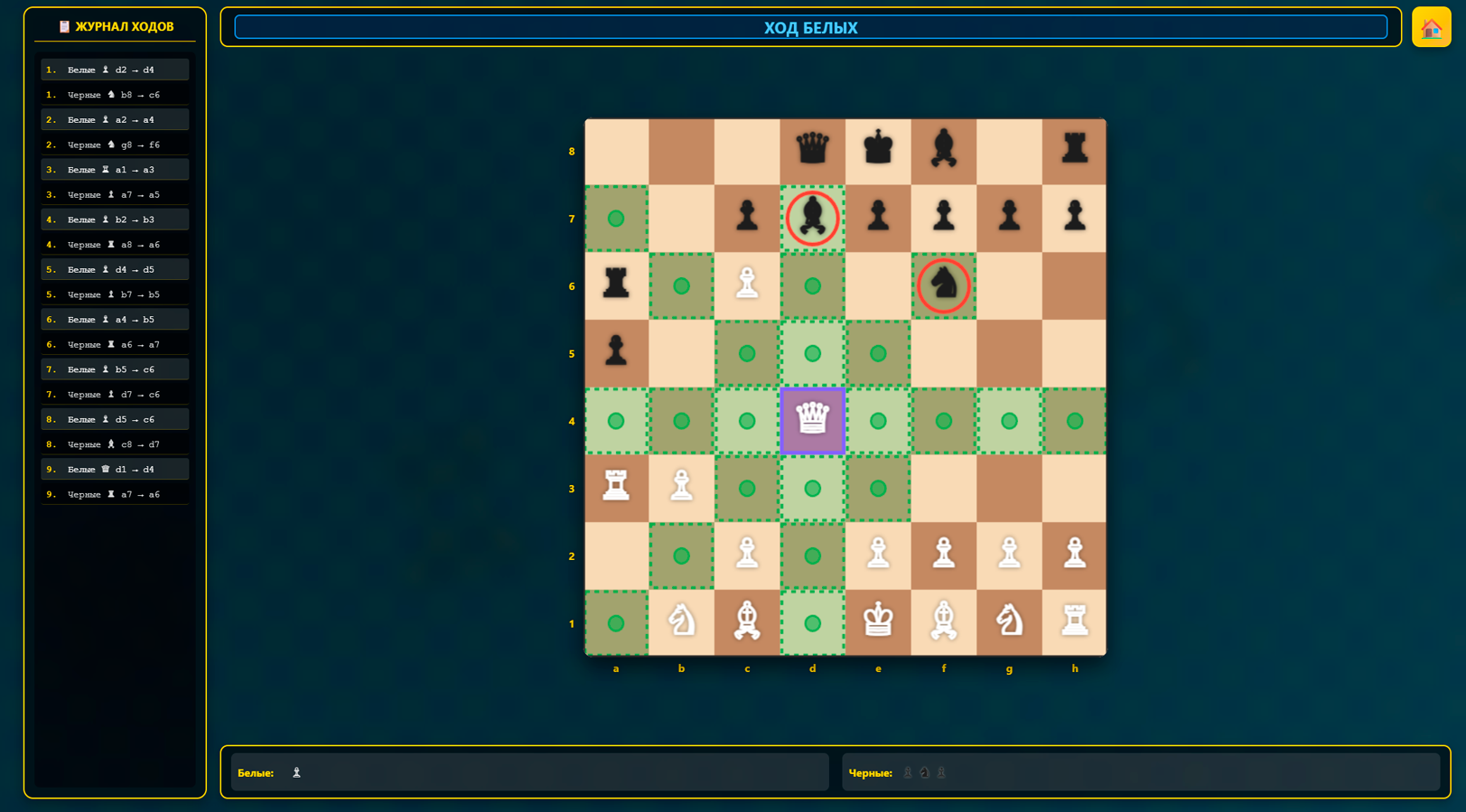Click the red-circled black bishop on d7

pyautogui.click(x=812, y=219)
